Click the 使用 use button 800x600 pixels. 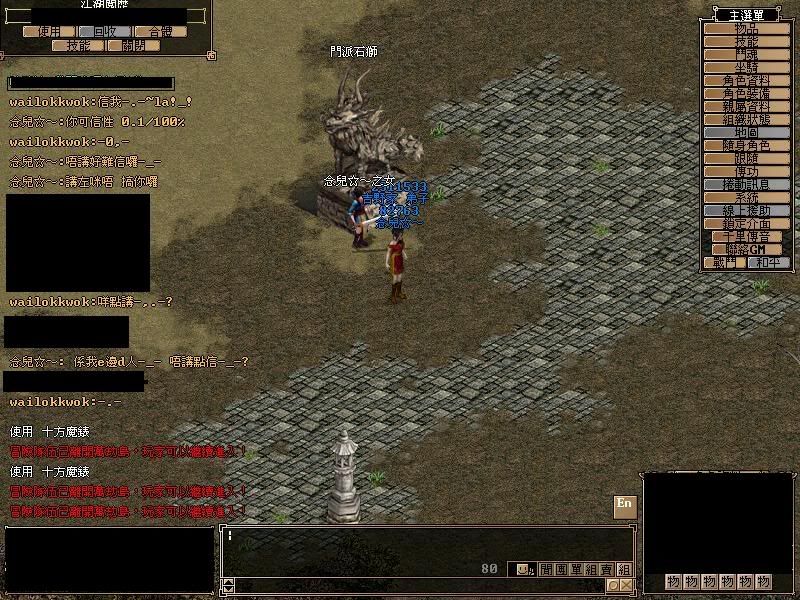[x=49, y=31]
